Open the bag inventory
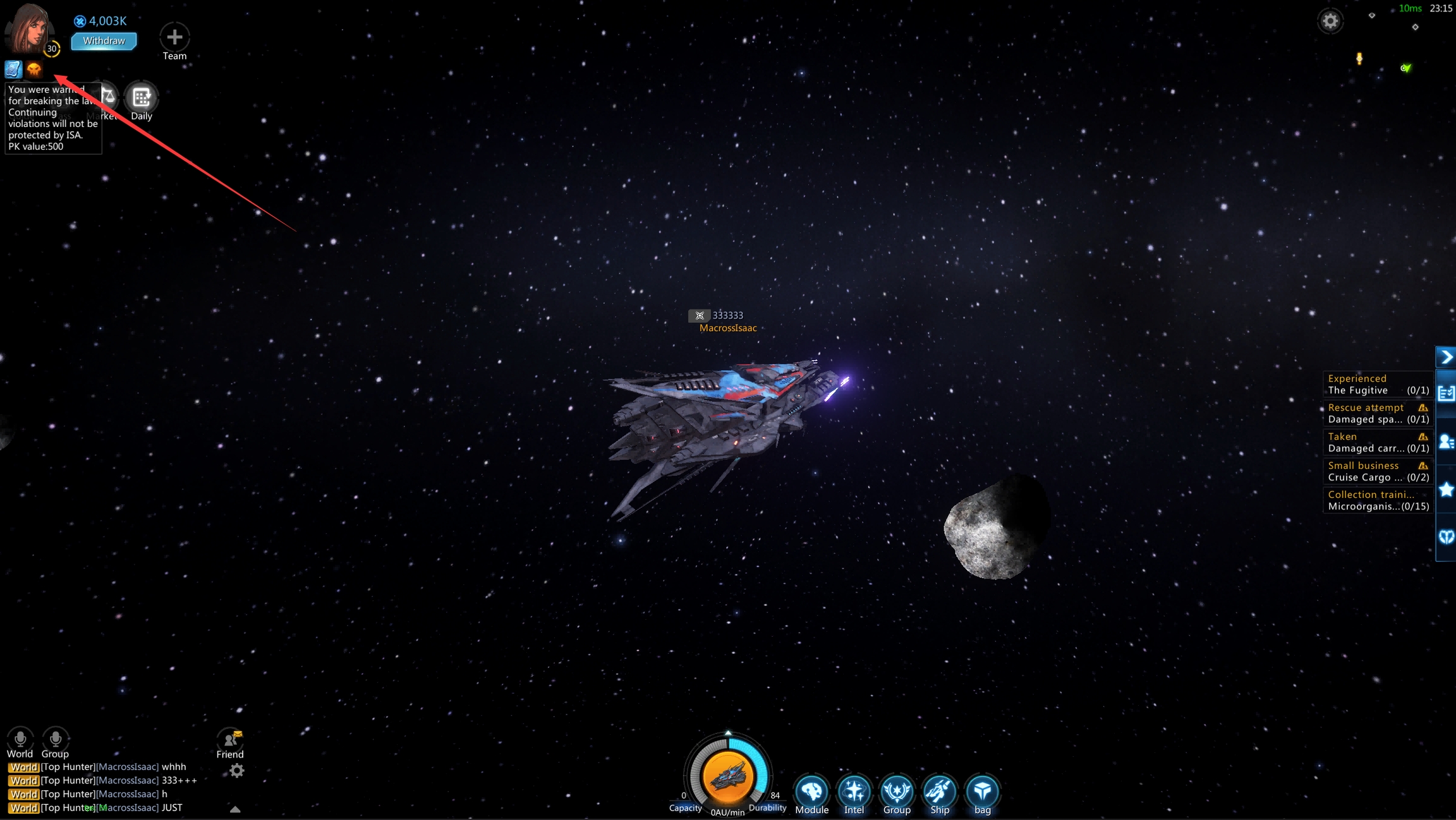This screenshot has height=820, width=1456. tap(982, 791)
